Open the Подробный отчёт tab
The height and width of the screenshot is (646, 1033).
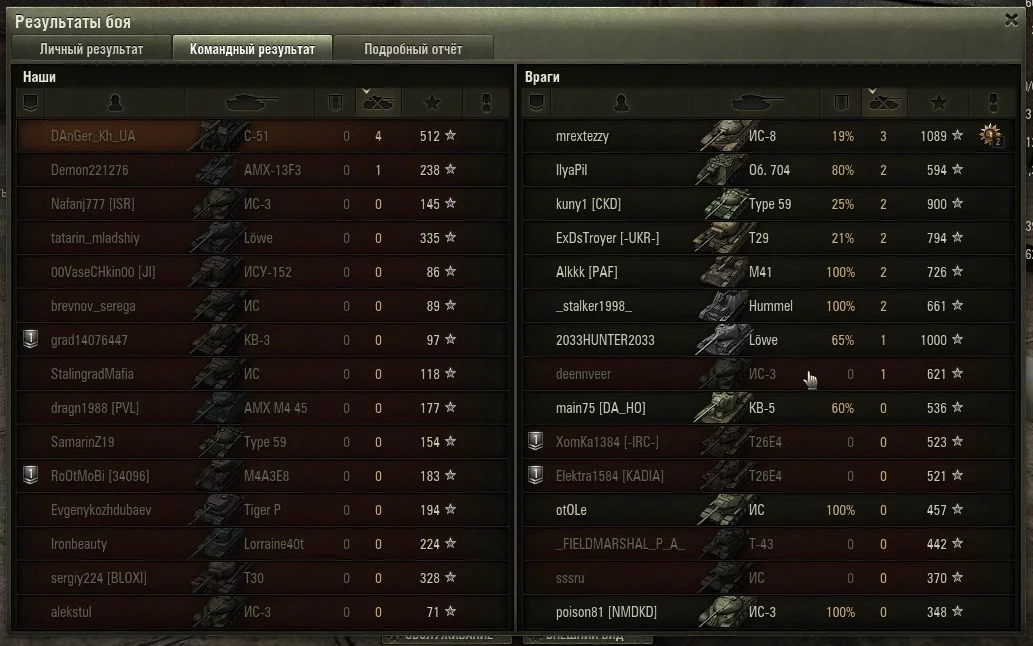pos(412,49)
